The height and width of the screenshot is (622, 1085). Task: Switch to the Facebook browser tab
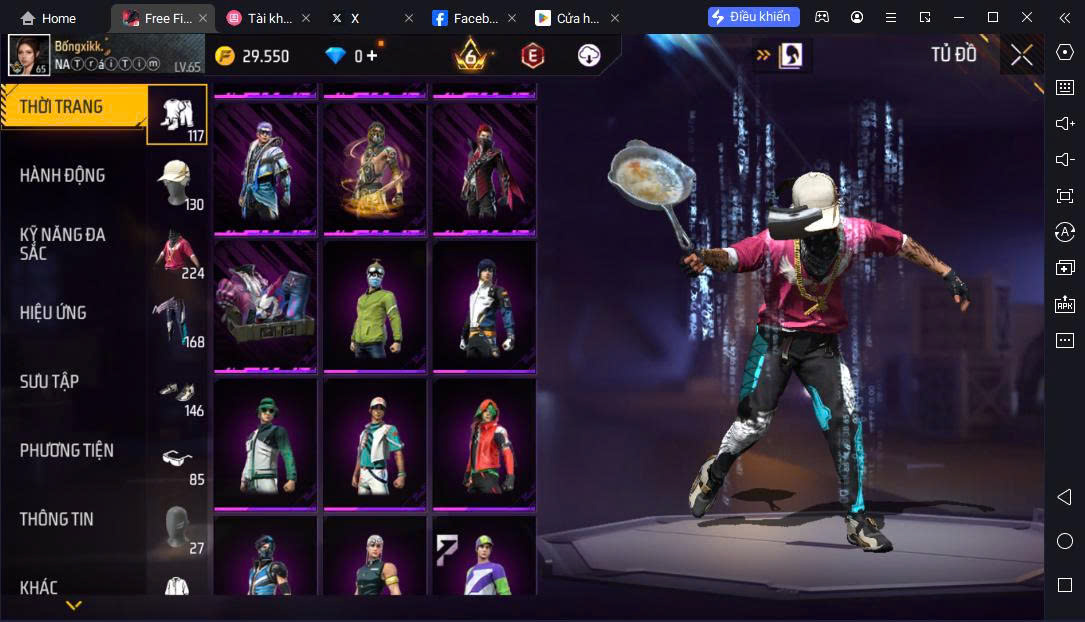[470, 18]
